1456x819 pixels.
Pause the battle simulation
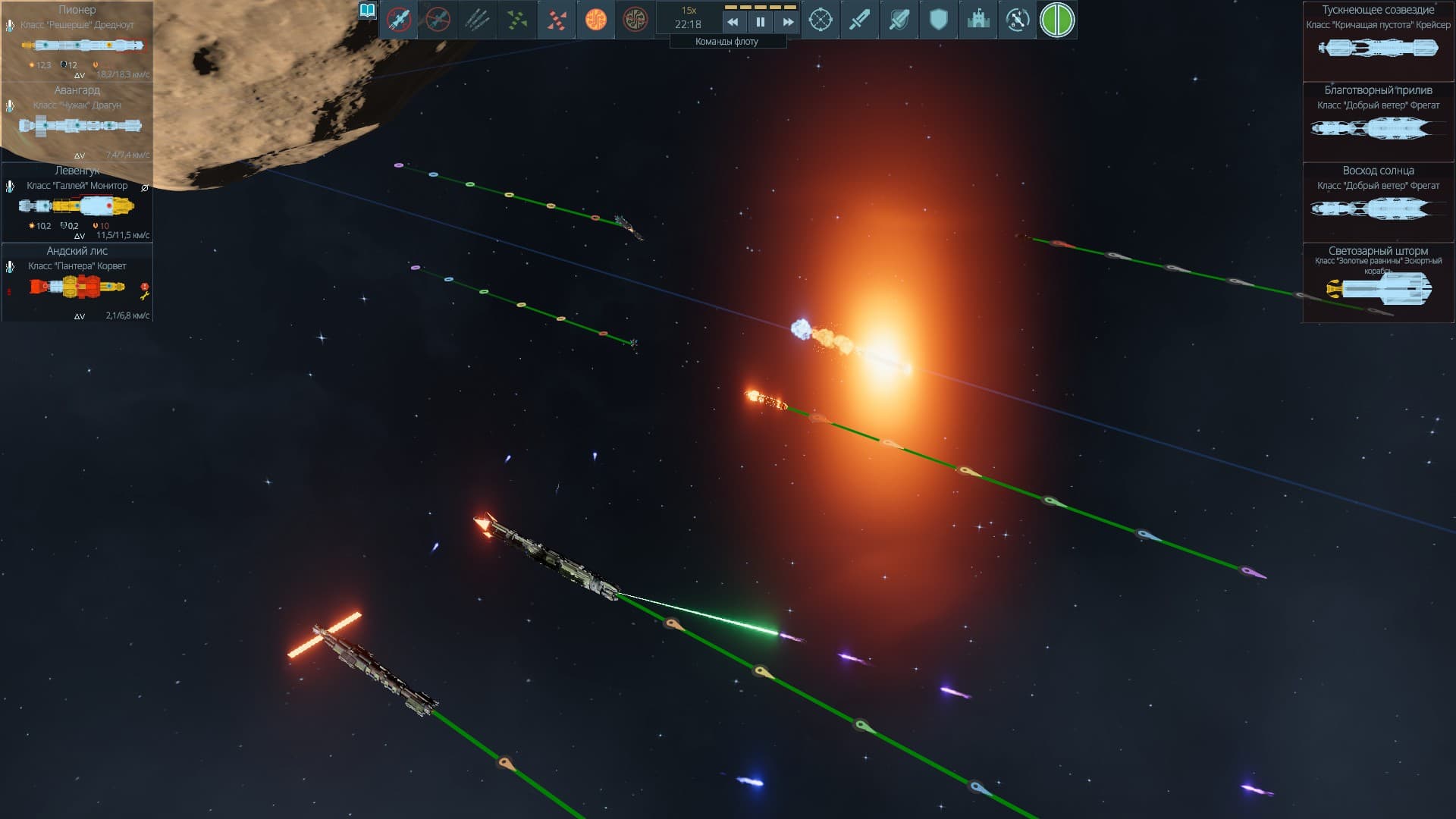(760, 22)
